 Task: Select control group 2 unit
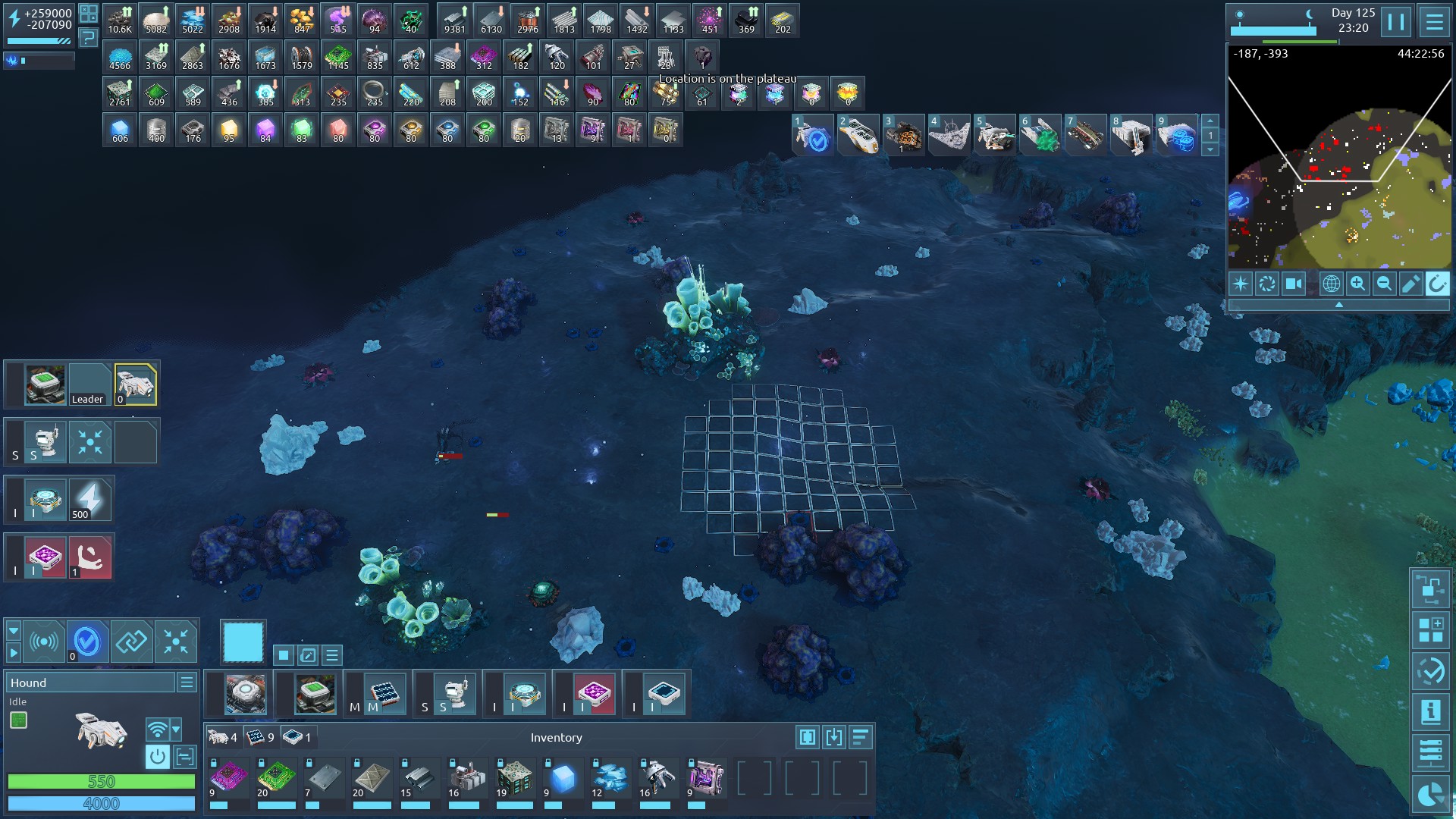click(x=858, y=135)
